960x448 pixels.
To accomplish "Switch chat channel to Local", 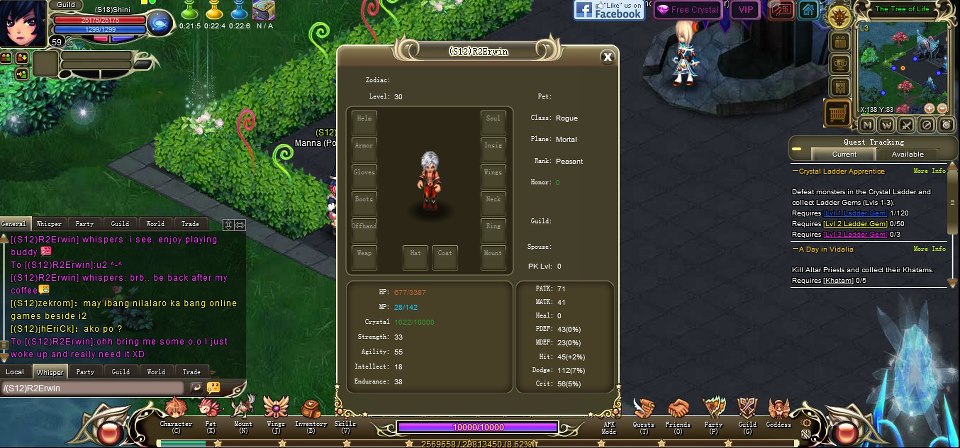I will pos(14,371).
